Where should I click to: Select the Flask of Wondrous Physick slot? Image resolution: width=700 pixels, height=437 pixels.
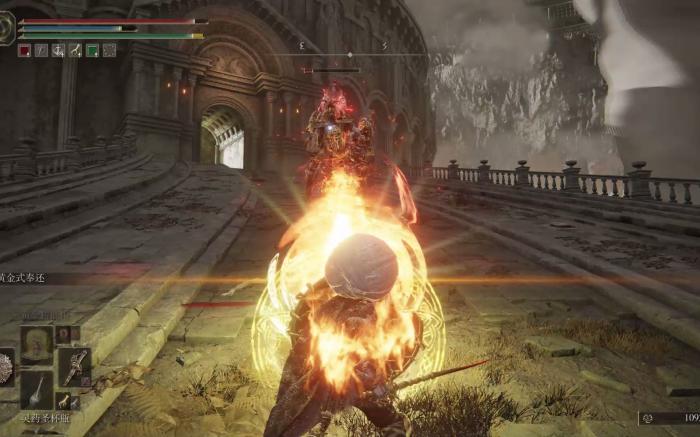(x=37, y=389)
